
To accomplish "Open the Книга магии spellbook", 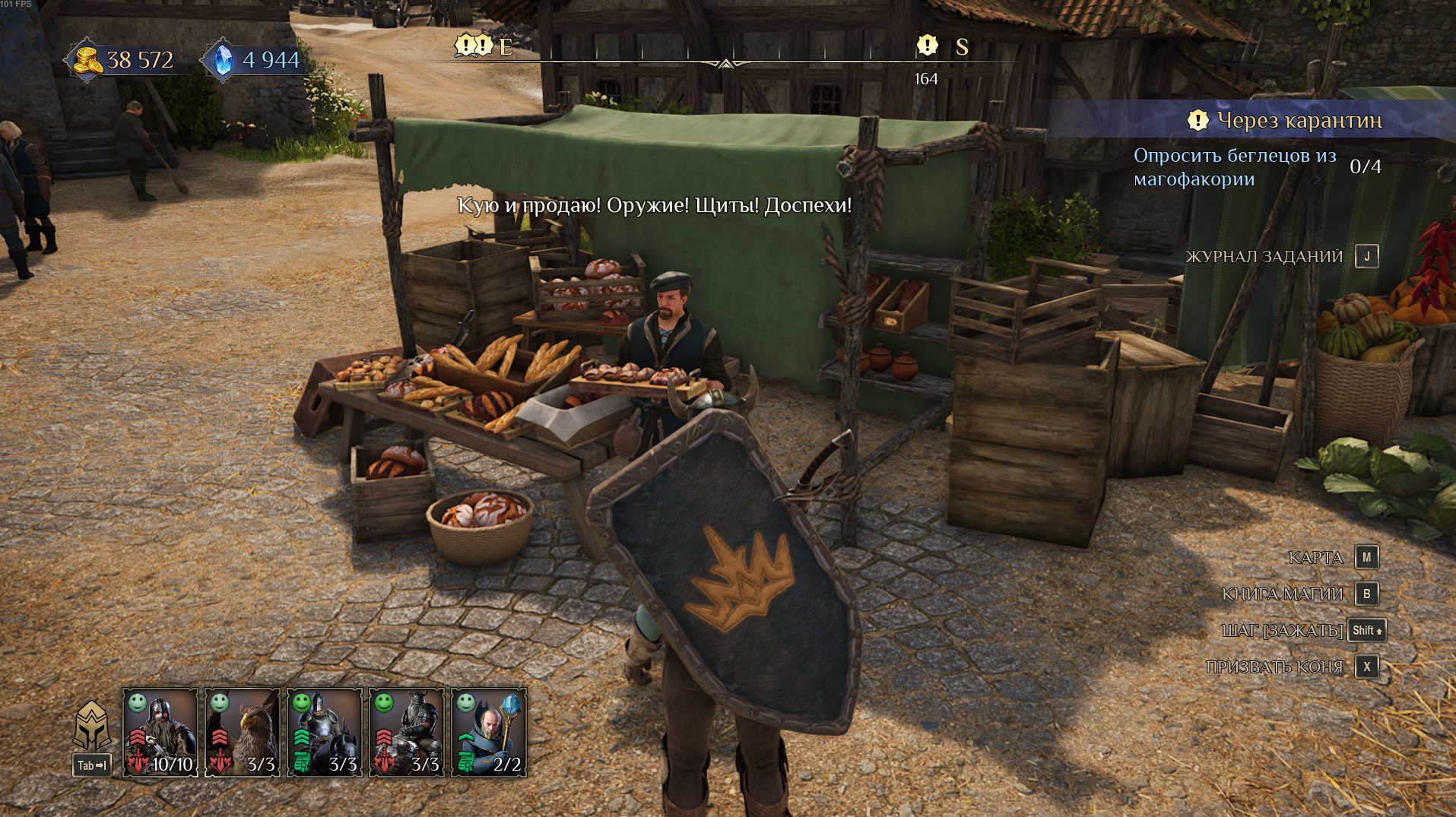I will click(x=1366, y=594).
